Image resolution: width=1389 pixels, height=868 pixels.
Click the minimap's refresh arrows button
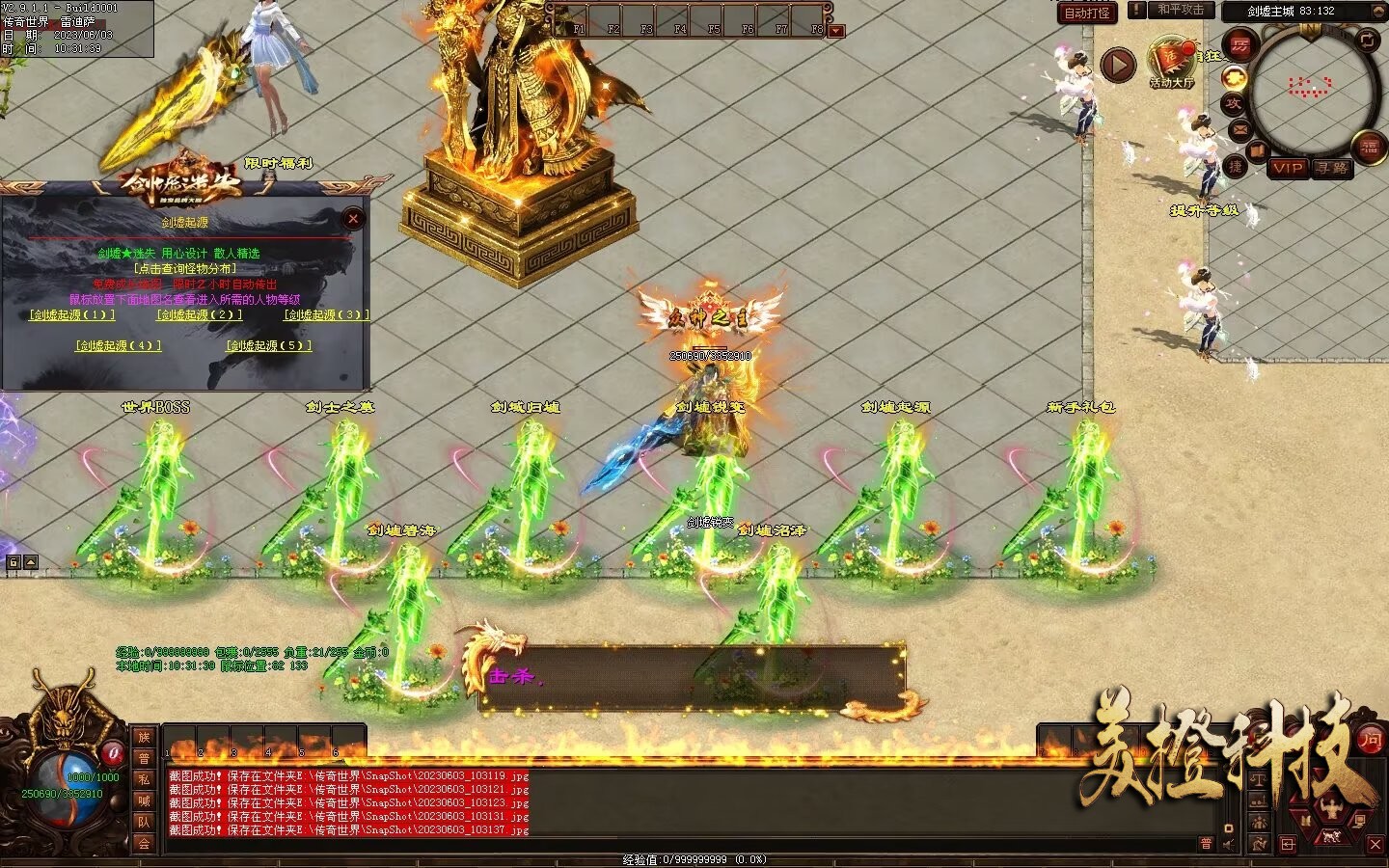point(1368,40)
